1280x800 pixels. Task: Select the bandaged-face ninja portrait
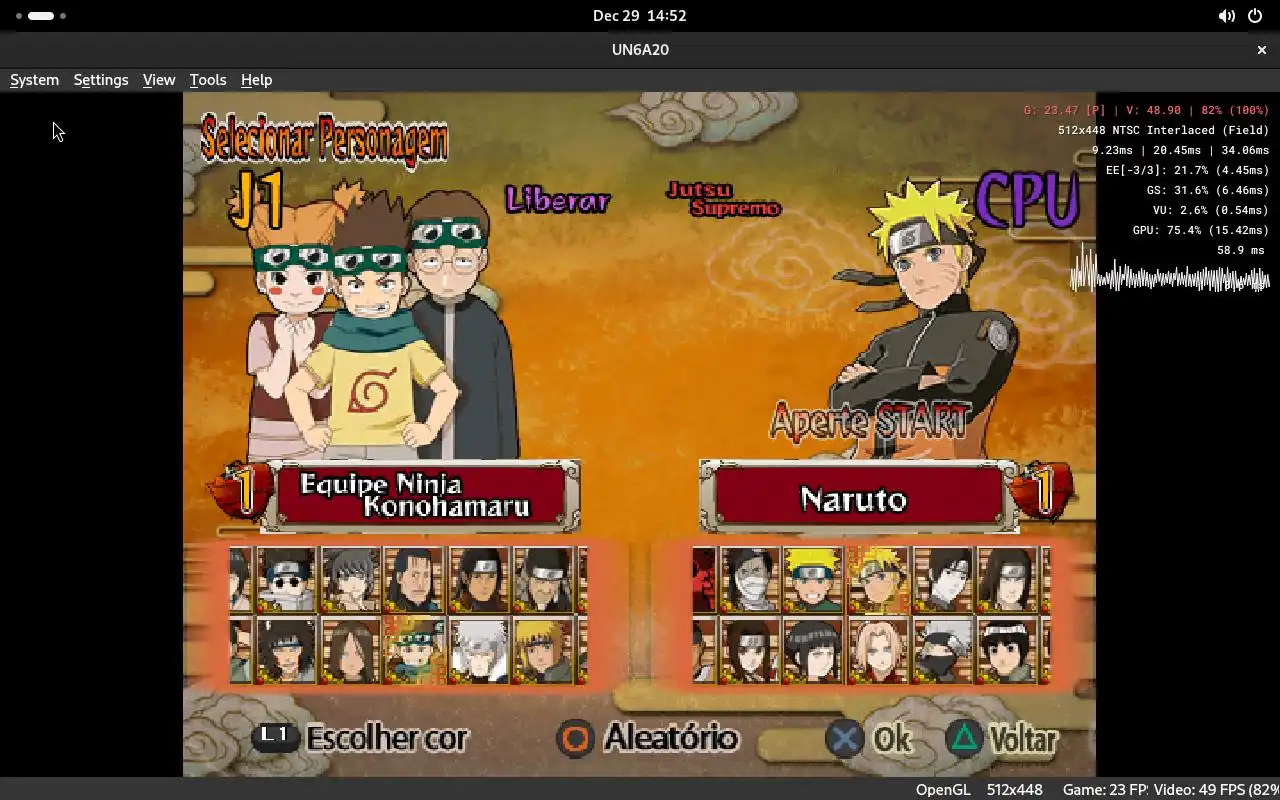coord(749,580)
